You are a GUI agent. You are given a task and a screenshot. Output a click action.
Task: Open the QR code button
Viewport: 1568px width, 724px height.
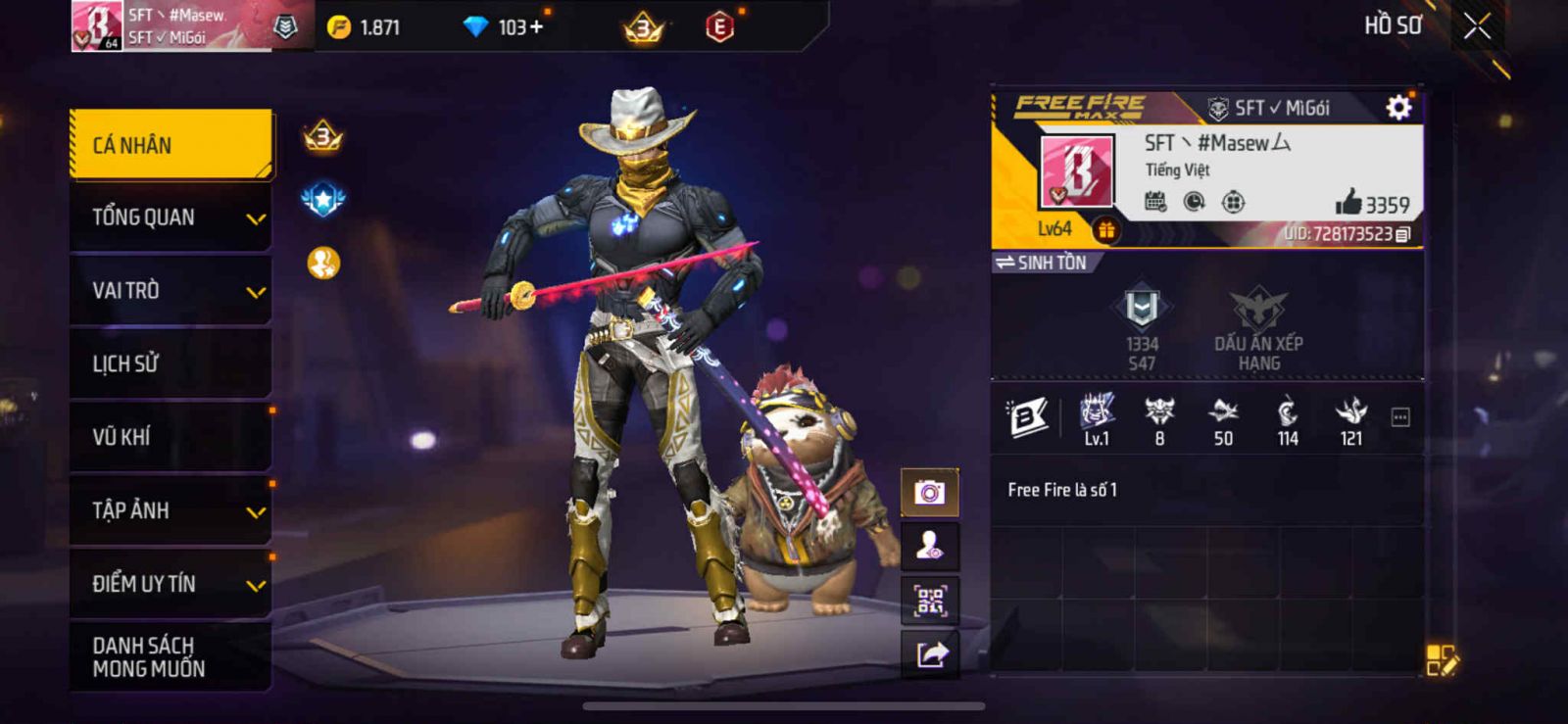(929, 600)
